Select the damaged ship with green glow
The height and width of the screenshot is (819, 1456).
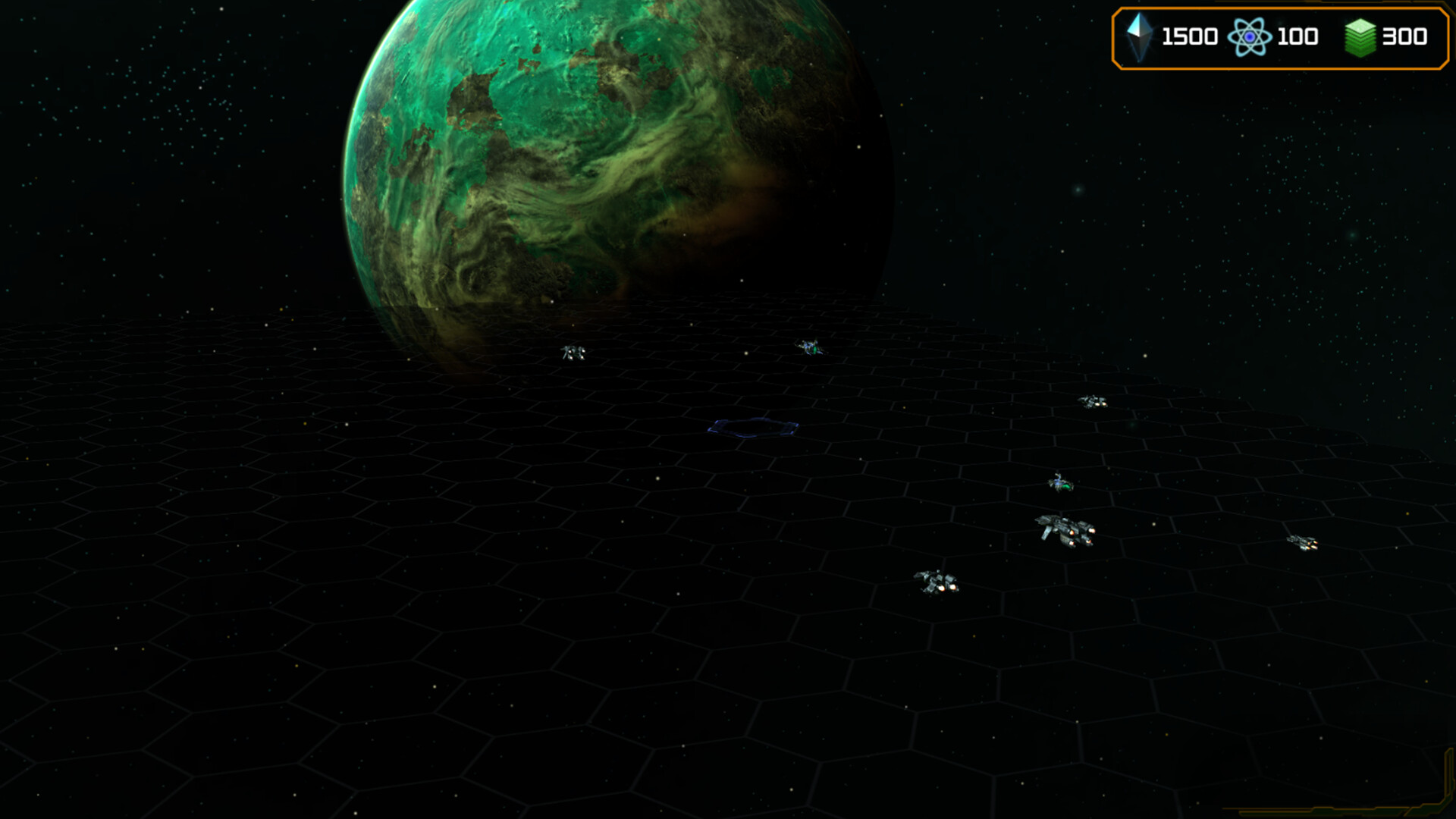point(1059,483)
